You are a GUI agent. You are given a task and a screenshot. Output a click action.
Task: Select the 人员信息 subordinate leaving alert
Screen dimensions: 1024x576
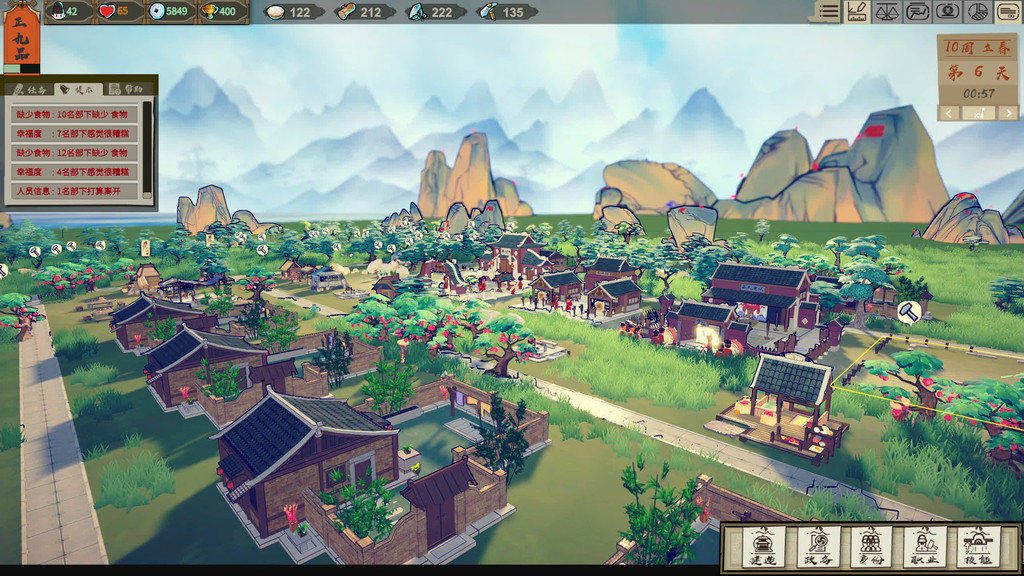(x=74, y=190)
